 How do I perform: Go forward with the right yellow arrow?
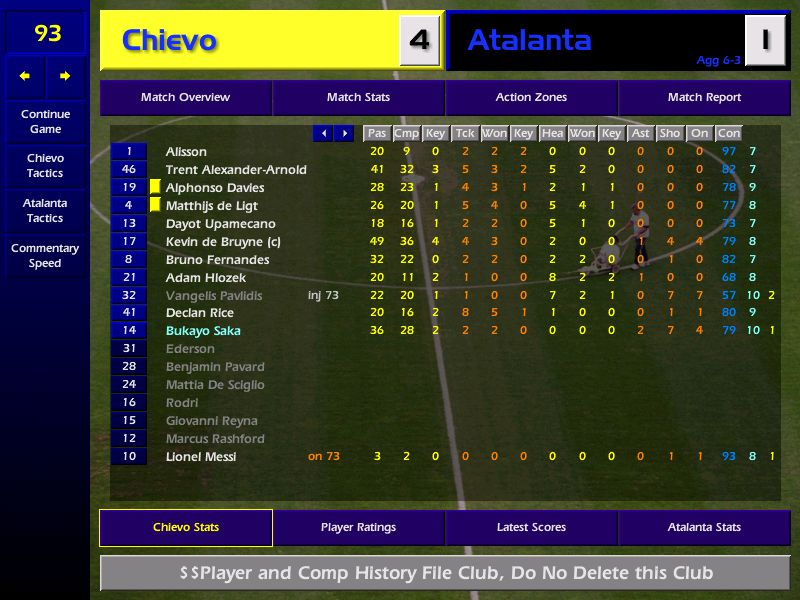point(65,76)
